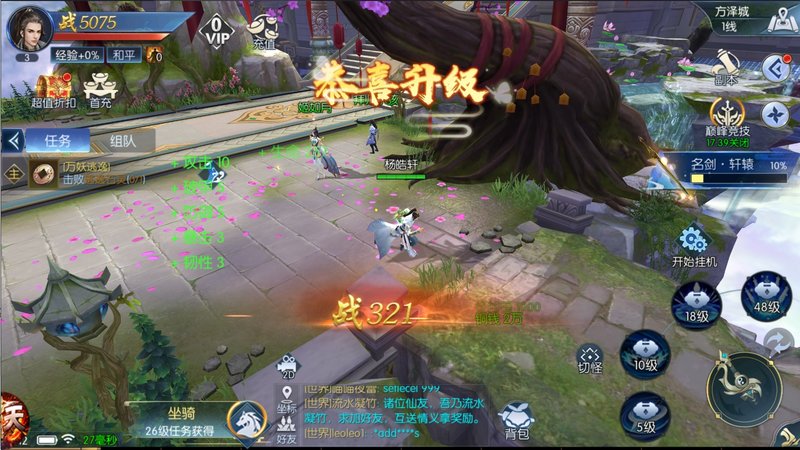Collapse the quest panel with the arrow
The image size is (800, 450).
14,141
